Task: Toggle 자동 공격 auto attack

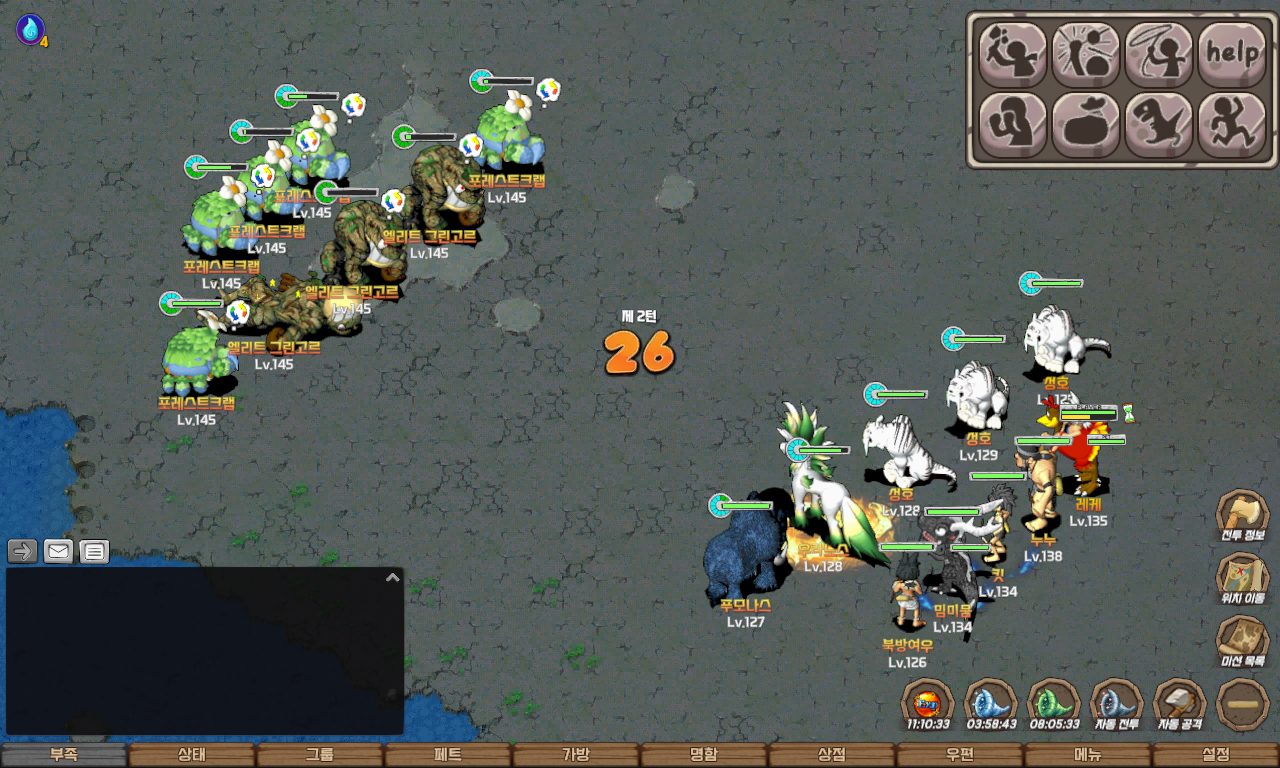Action: [1180, 705]
